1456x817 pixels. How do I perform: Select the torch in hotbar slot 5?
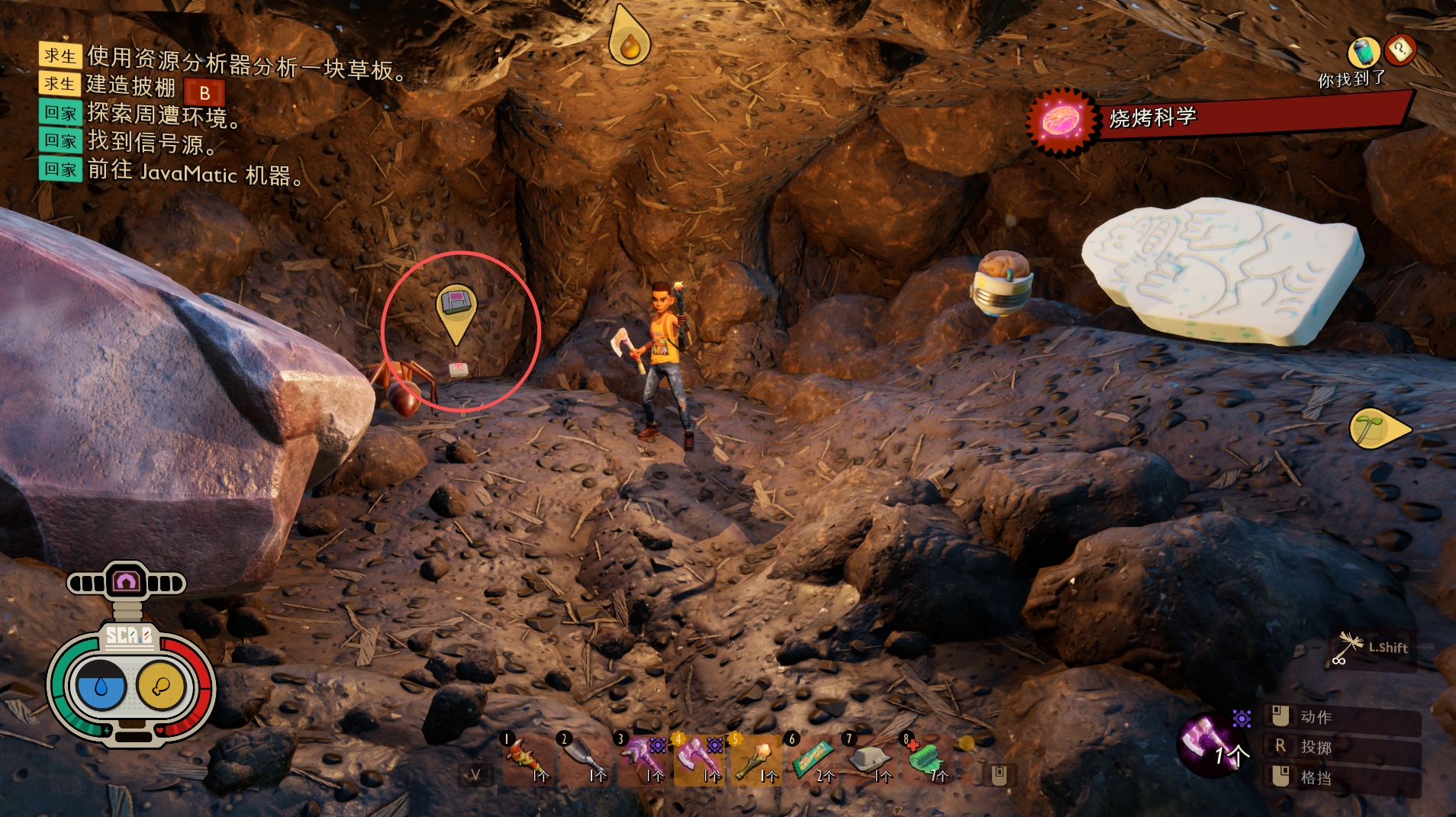tap(755, 760)
